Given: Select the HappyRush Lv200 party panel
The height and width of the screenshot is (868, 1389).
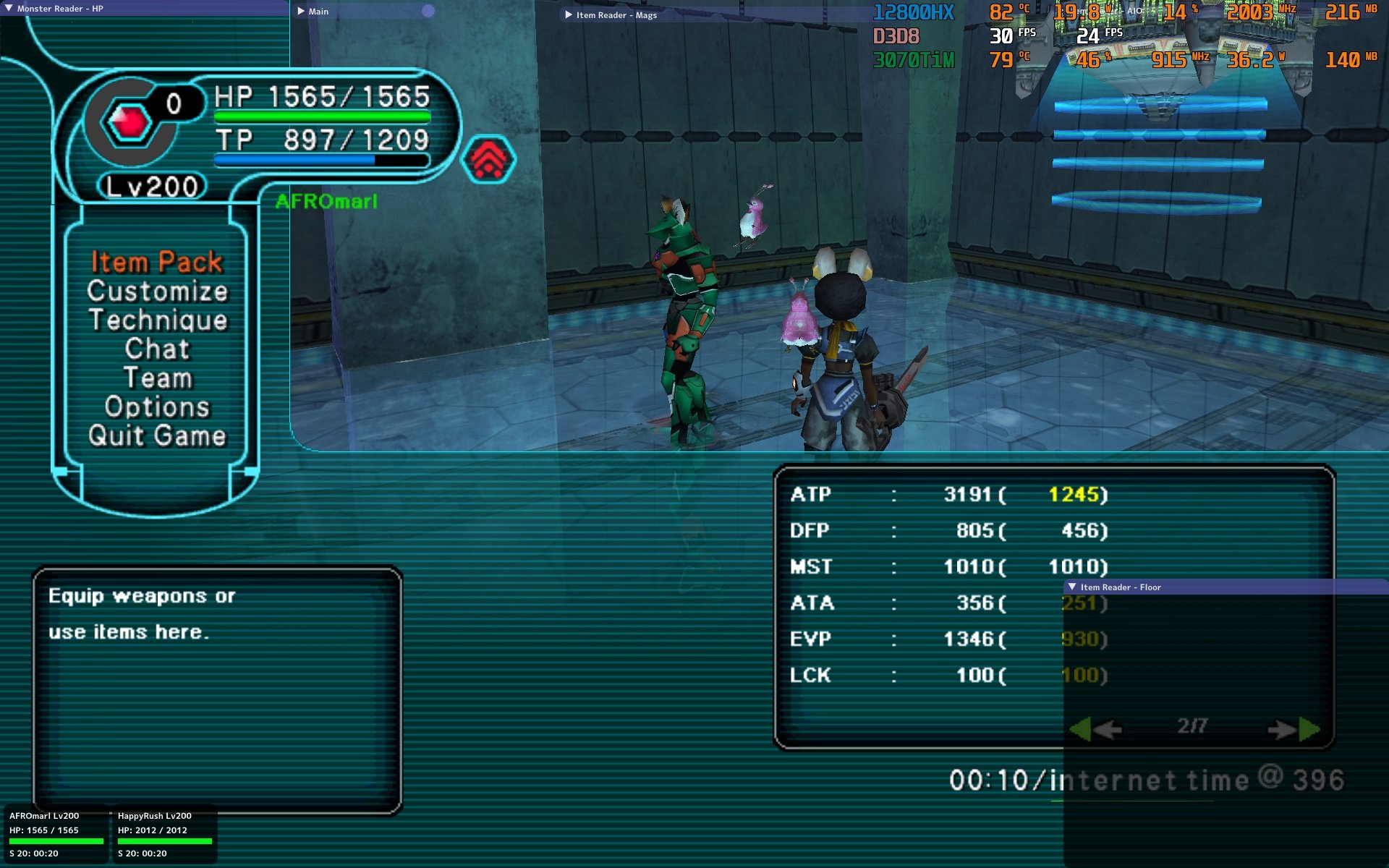Looking at the screenshot, I should [x=164, y=833].
